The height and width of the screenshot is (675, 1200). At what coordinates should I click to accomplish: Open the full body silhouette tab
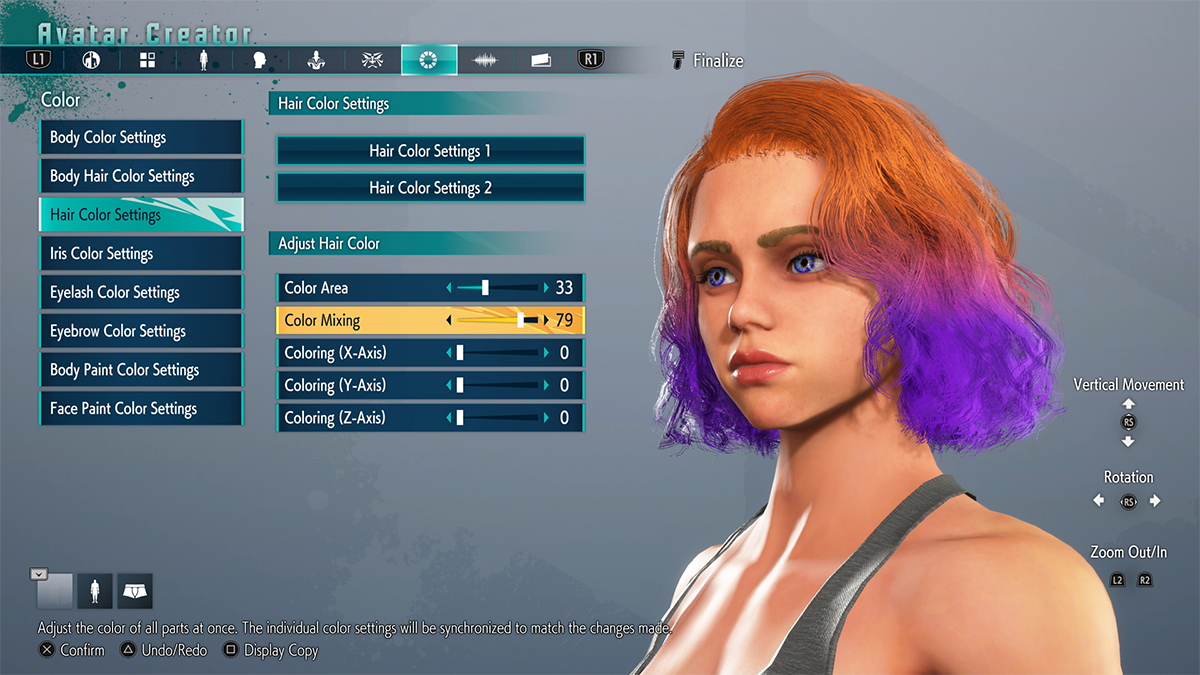[204, 60]
